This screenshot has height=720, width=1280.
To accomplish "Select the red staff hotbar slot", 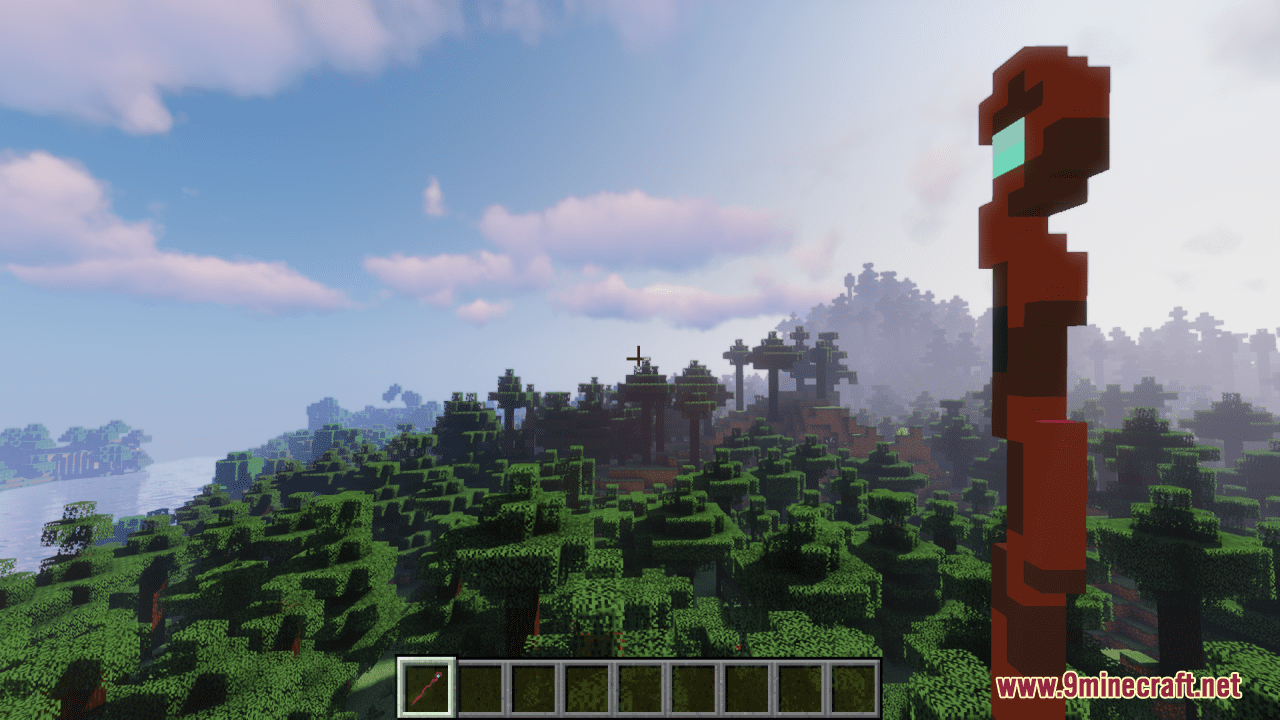I will click(427, 688).
